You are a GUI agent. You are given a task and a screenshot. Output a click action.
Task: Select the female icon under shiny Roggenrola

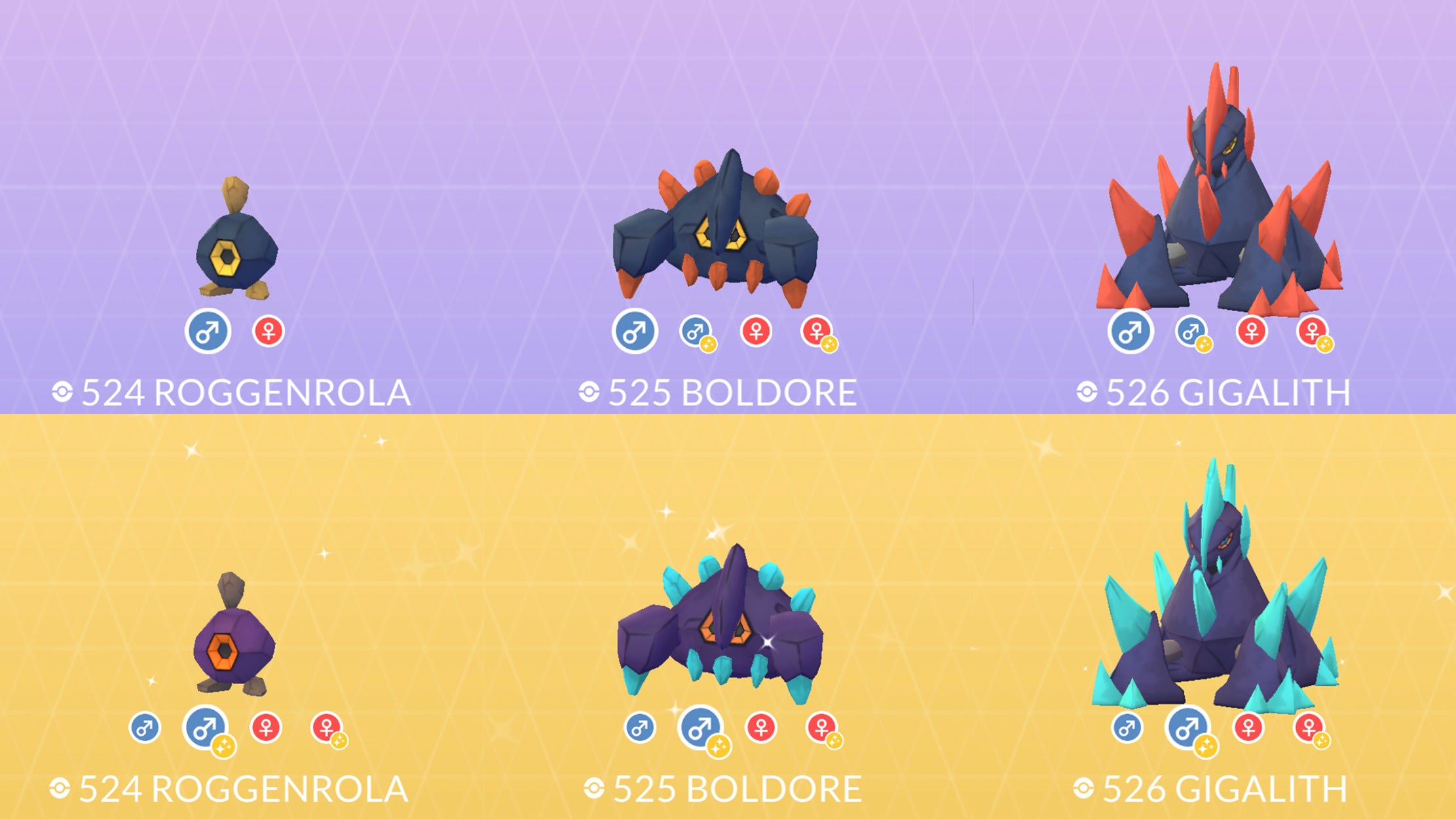pos(266,727)
